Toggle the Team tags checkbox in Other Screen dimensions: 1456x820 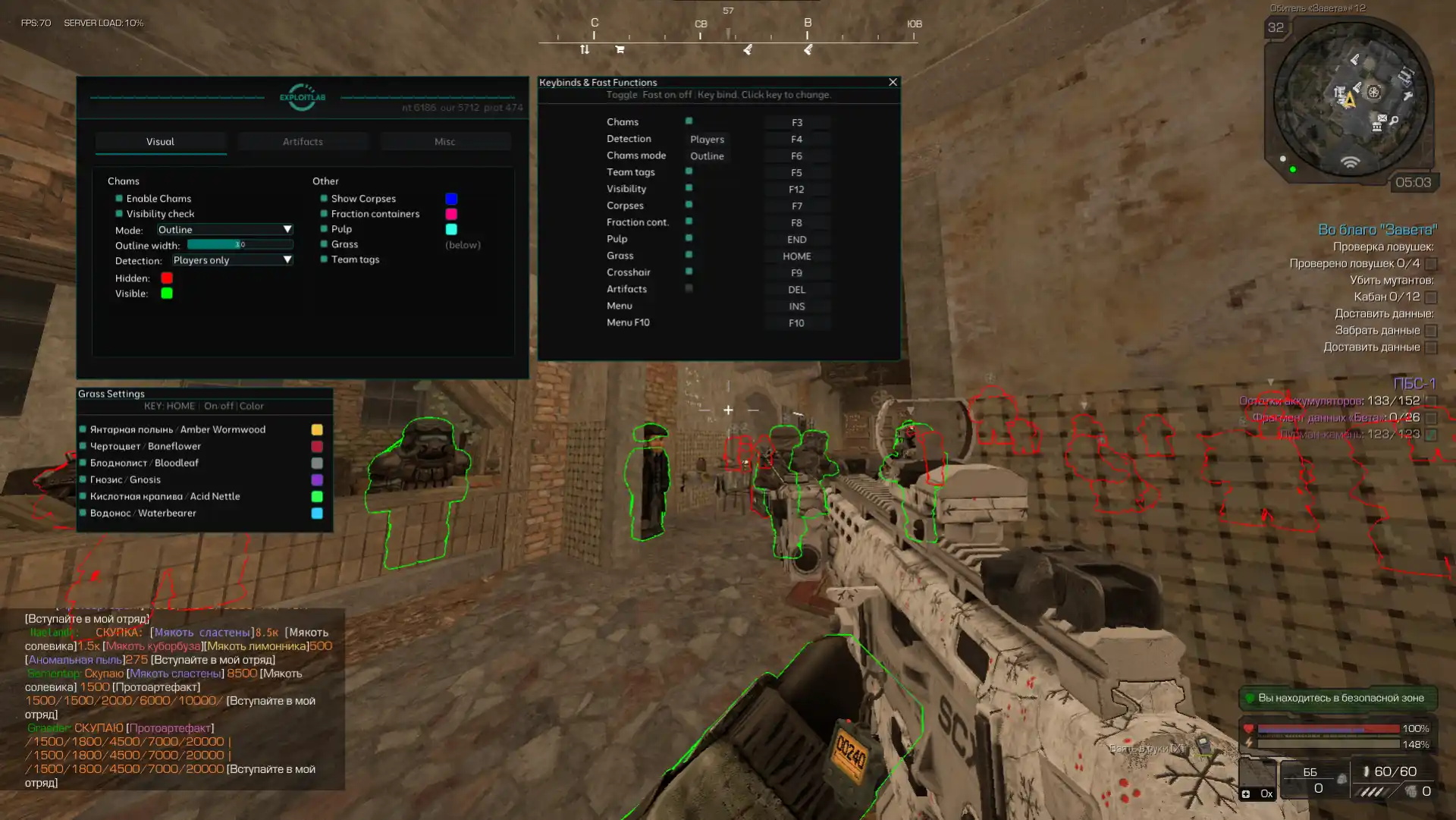click(x=324, y=259)
